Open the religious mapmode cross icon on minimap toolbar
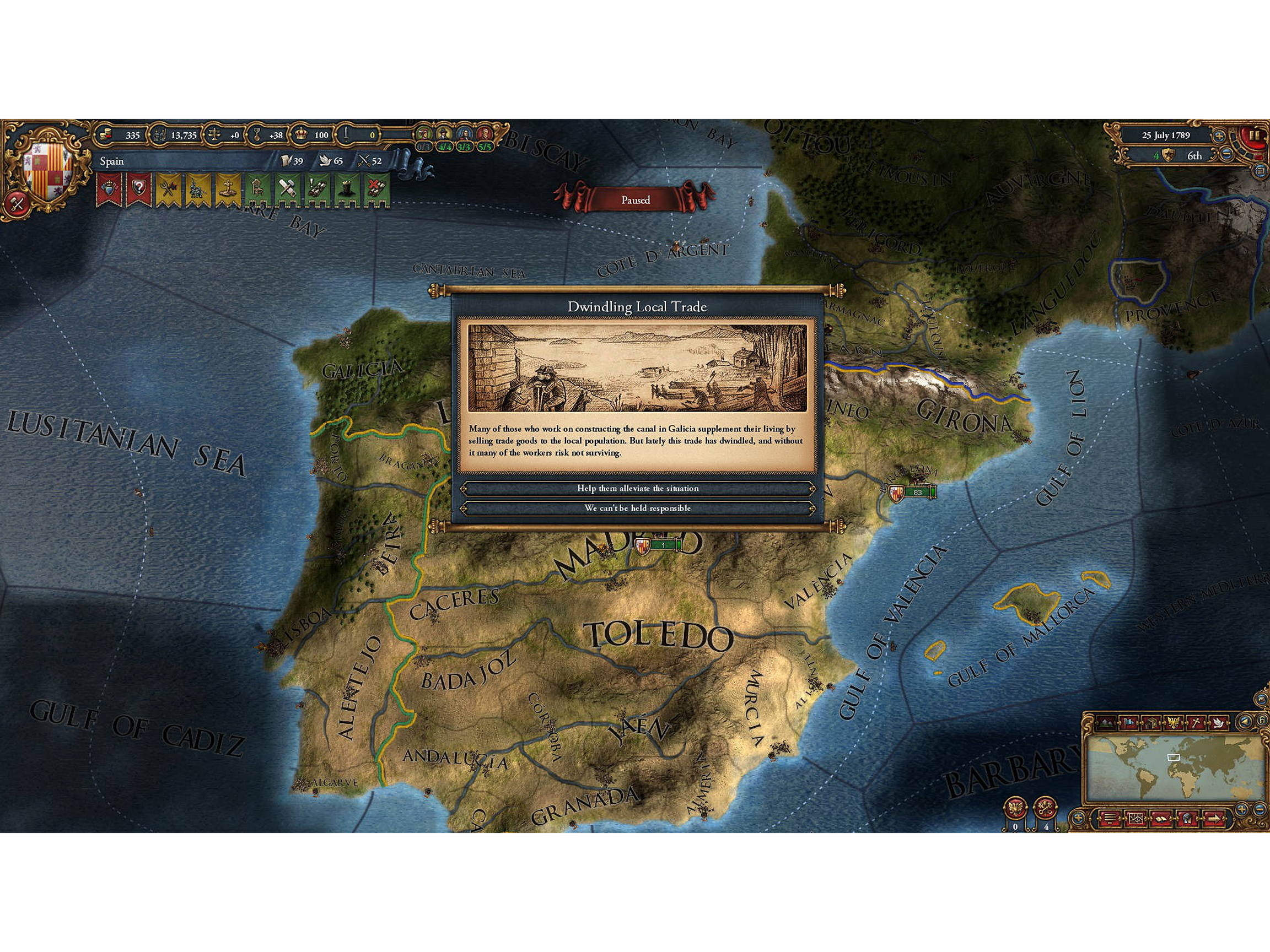1270x952 pixels. click(x=1196, y=722)
